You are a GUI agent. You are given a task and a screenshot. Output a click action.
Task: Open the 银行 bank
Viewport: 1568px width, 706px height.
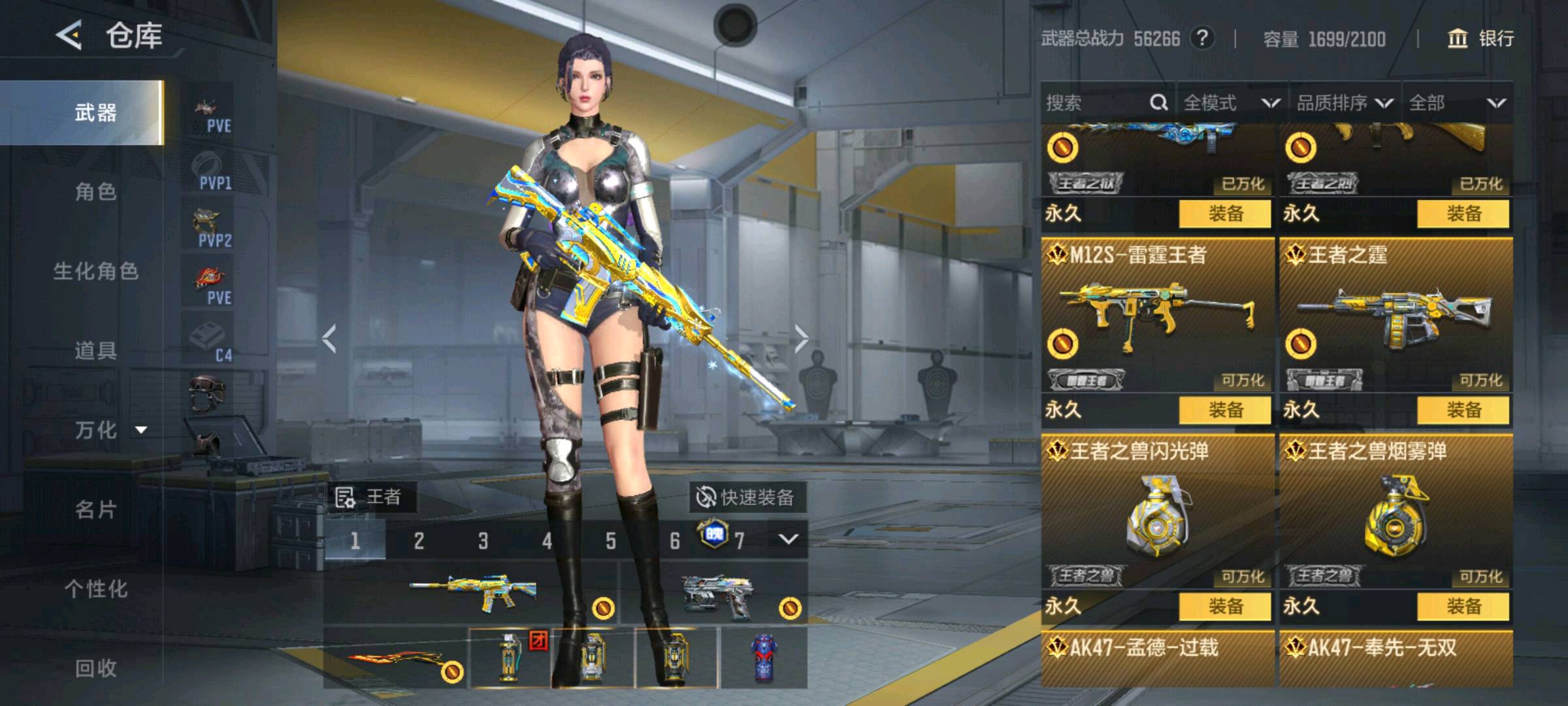point(1481,39)
